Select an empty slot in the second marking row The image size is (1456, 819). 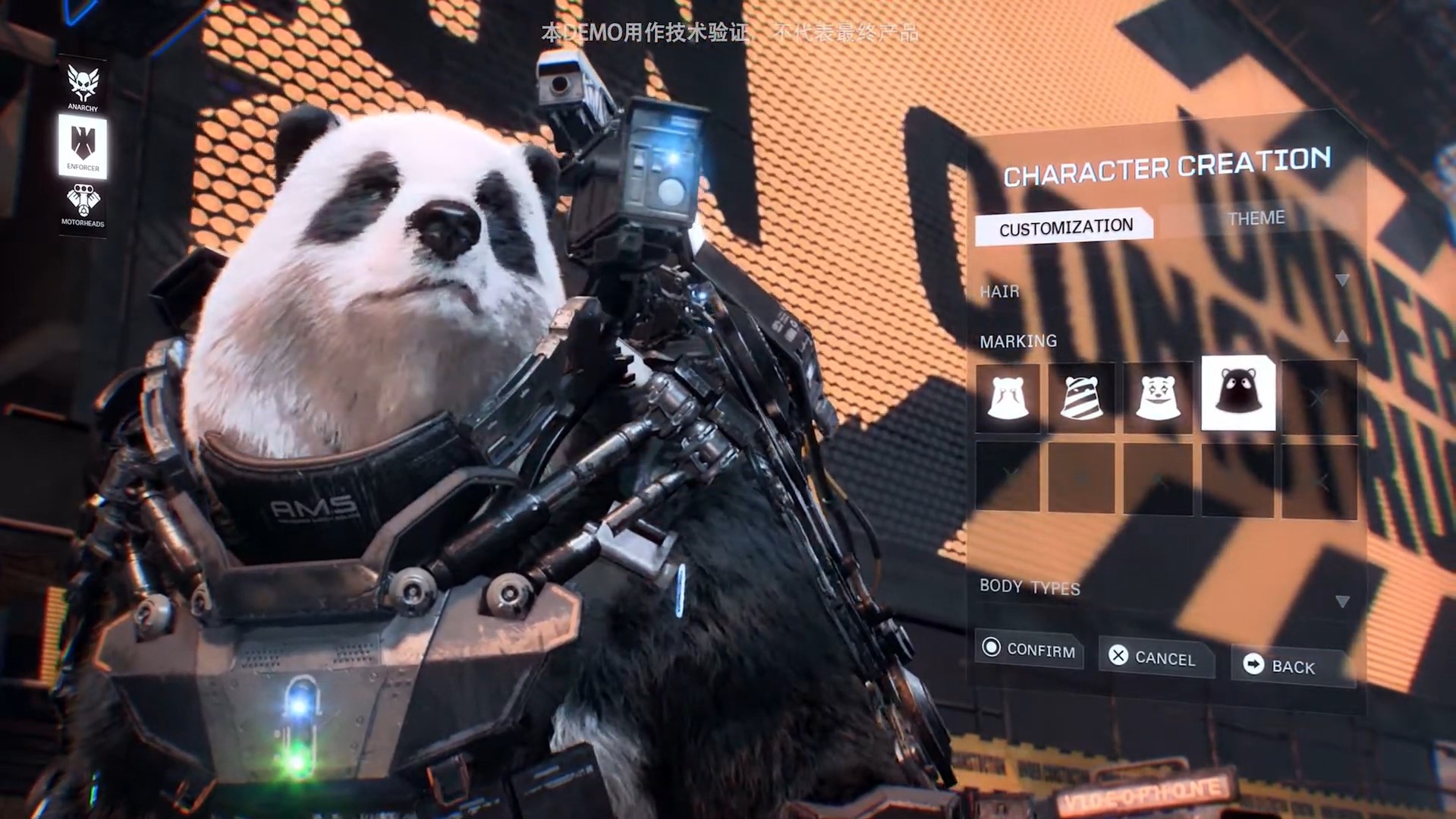(x=1082, y=476)
